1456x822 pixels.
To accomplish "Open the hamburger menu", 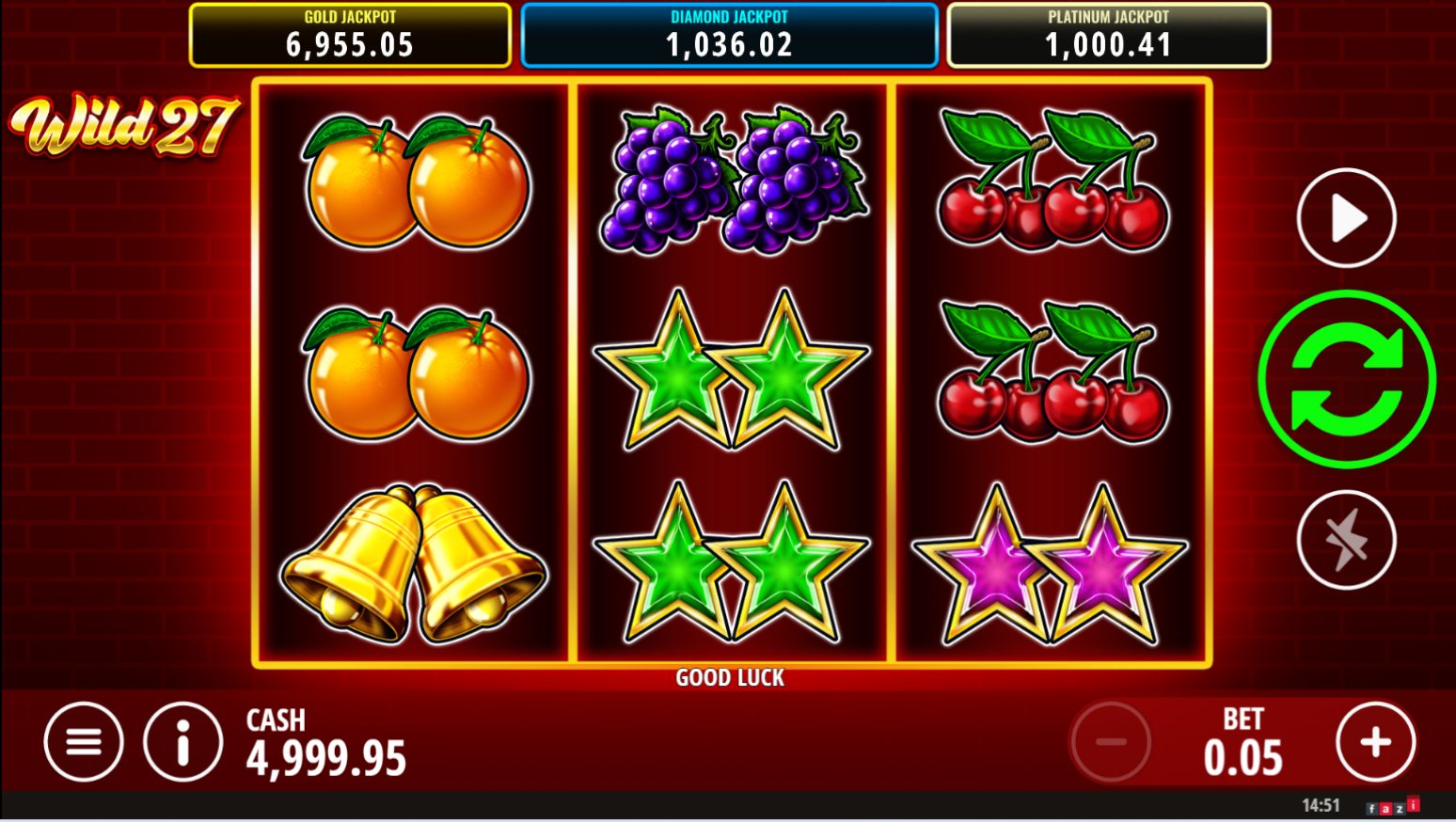I will (x=84, y=742).
